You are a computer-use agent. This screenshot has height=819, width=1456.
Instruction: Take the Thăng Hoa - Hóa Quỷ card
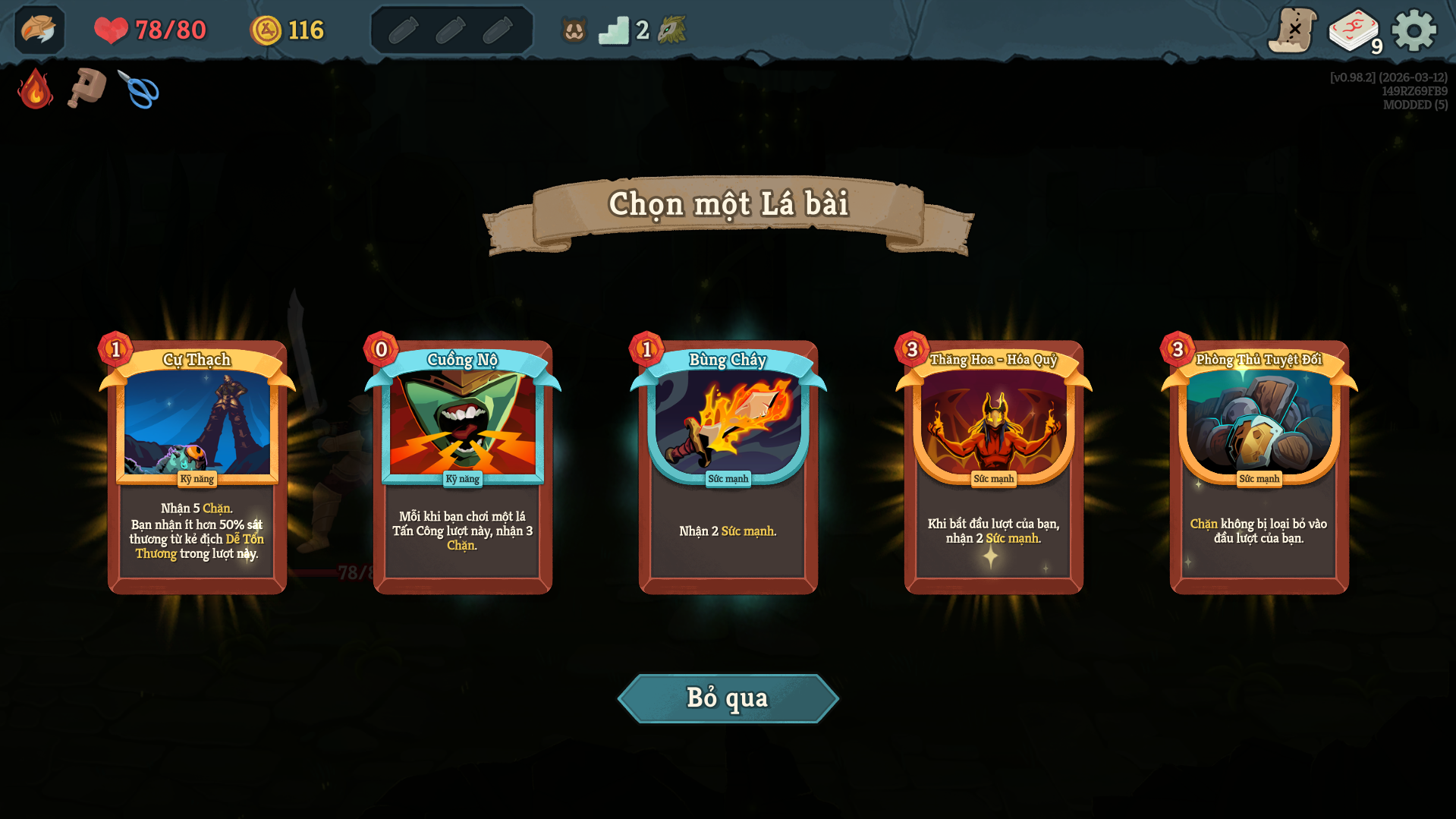click(994, 465)
